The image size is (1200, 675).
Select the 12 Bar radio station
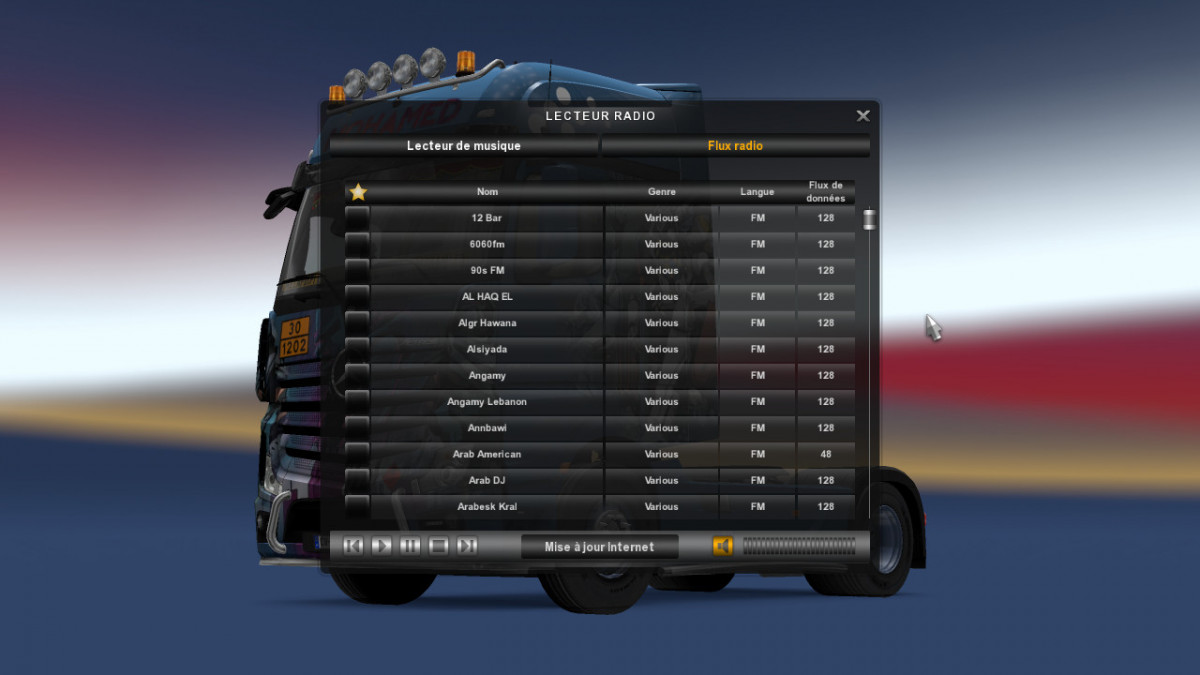click(487, 218)
